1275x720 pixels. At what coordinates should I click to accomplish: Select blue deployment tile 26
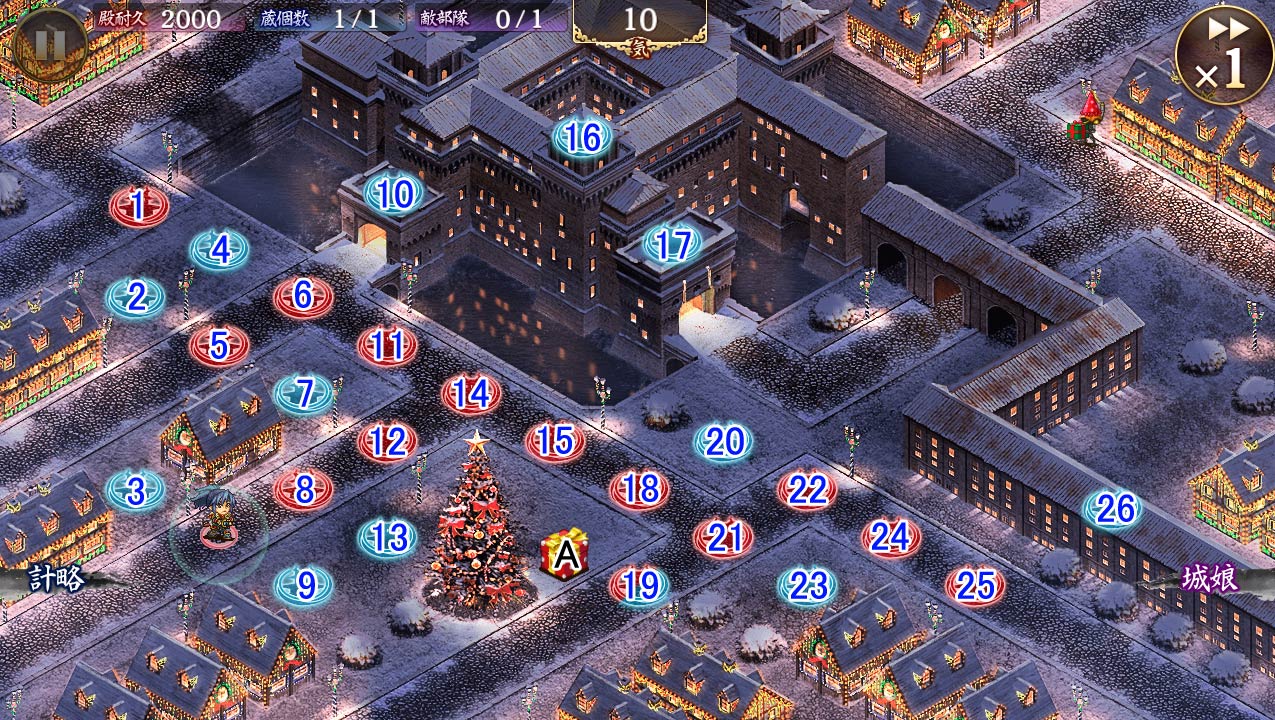click(1113, 509)
